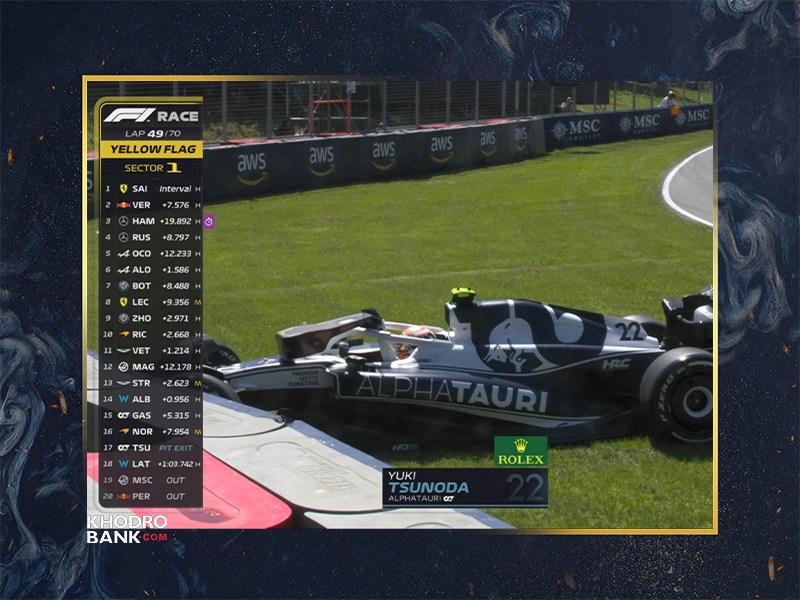Click the NOR driver row
Image resolution: width=800 pixels, height=600 pixels.
152,431
